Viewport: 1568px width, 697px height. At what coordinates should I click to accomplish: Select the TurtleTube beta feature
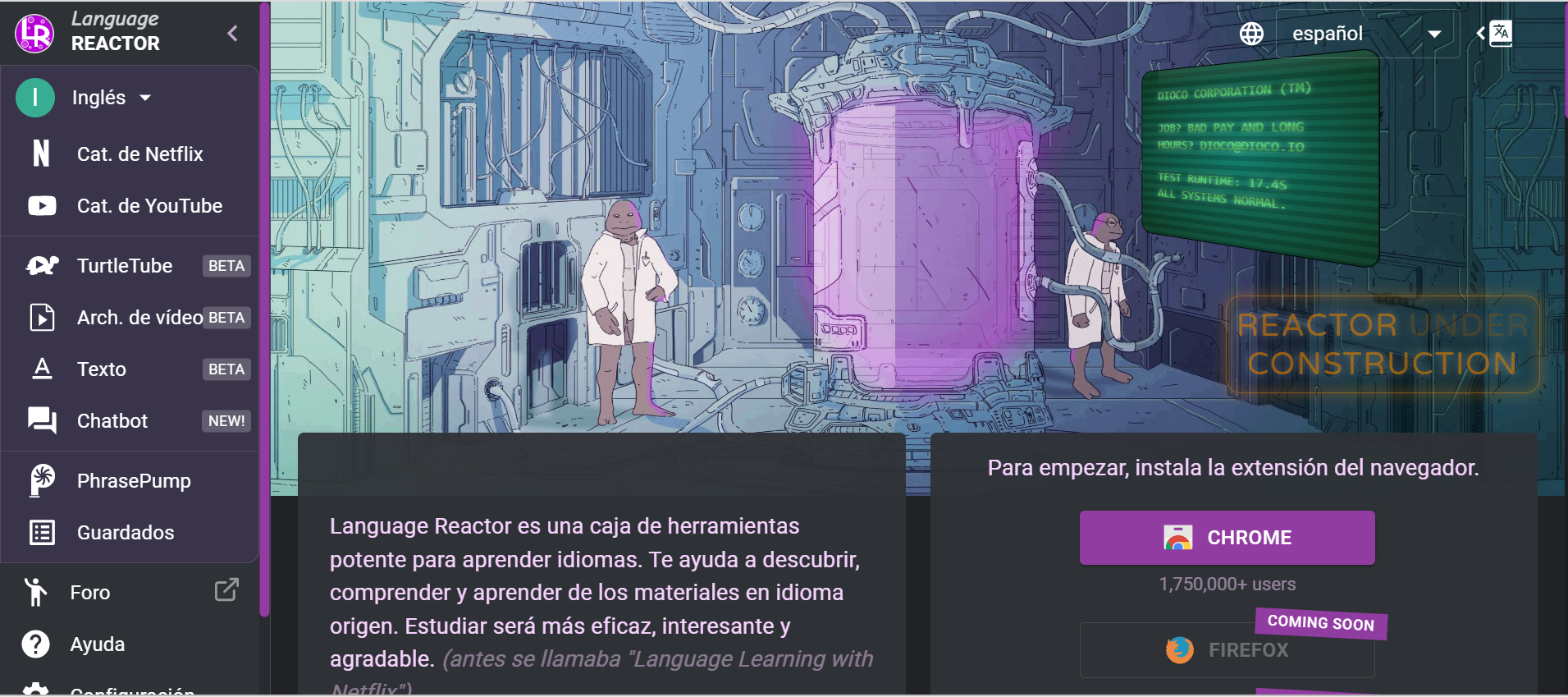coord(125,265)
